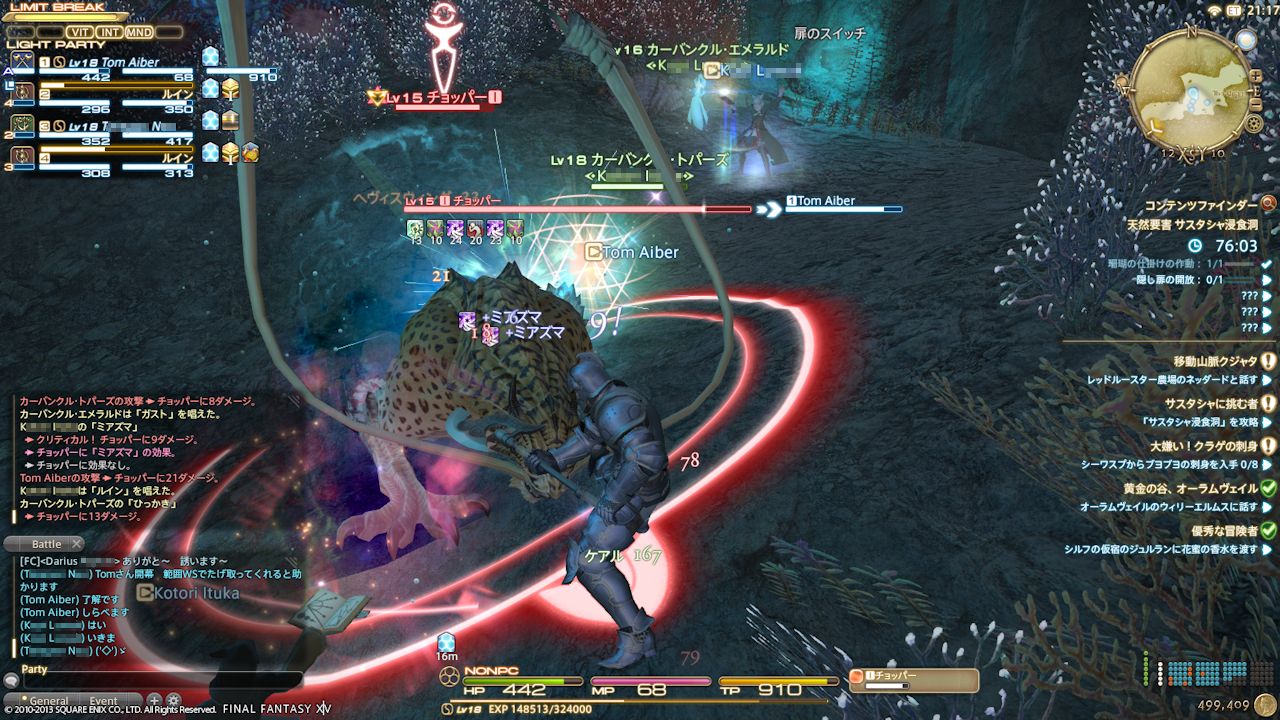1280x720 pixels.
Task: Switch to the Event chat tab
Action: pyautogui.click(x=103, y=701)
